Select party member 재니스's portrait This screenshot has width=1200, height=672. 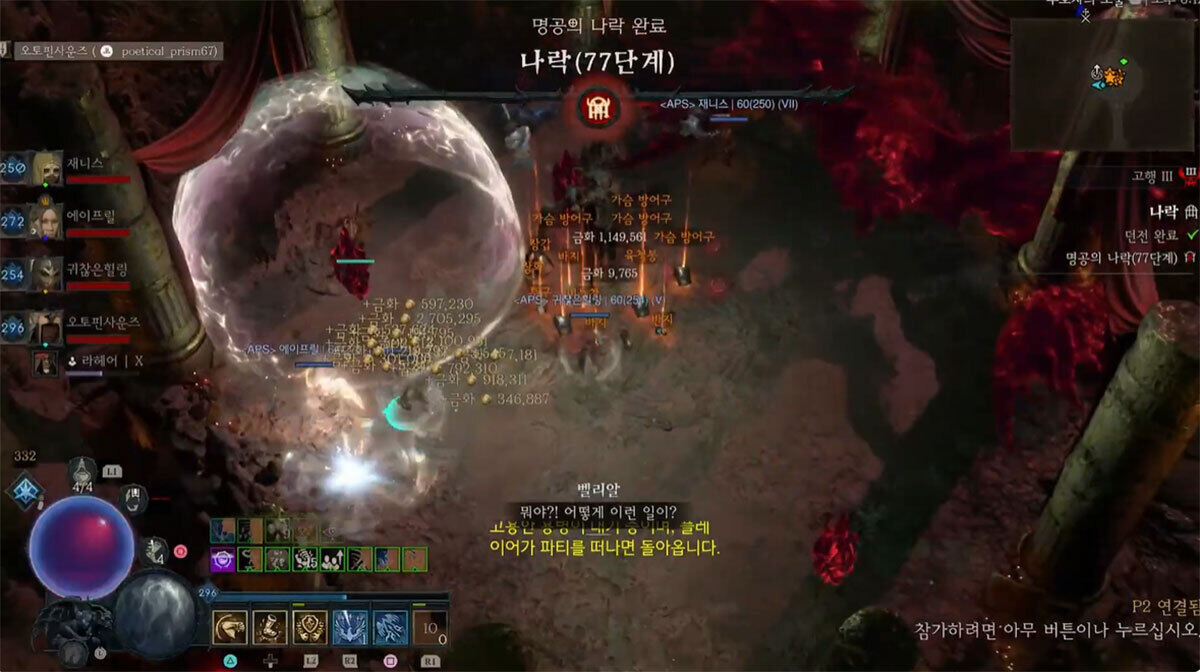[45, 168]
